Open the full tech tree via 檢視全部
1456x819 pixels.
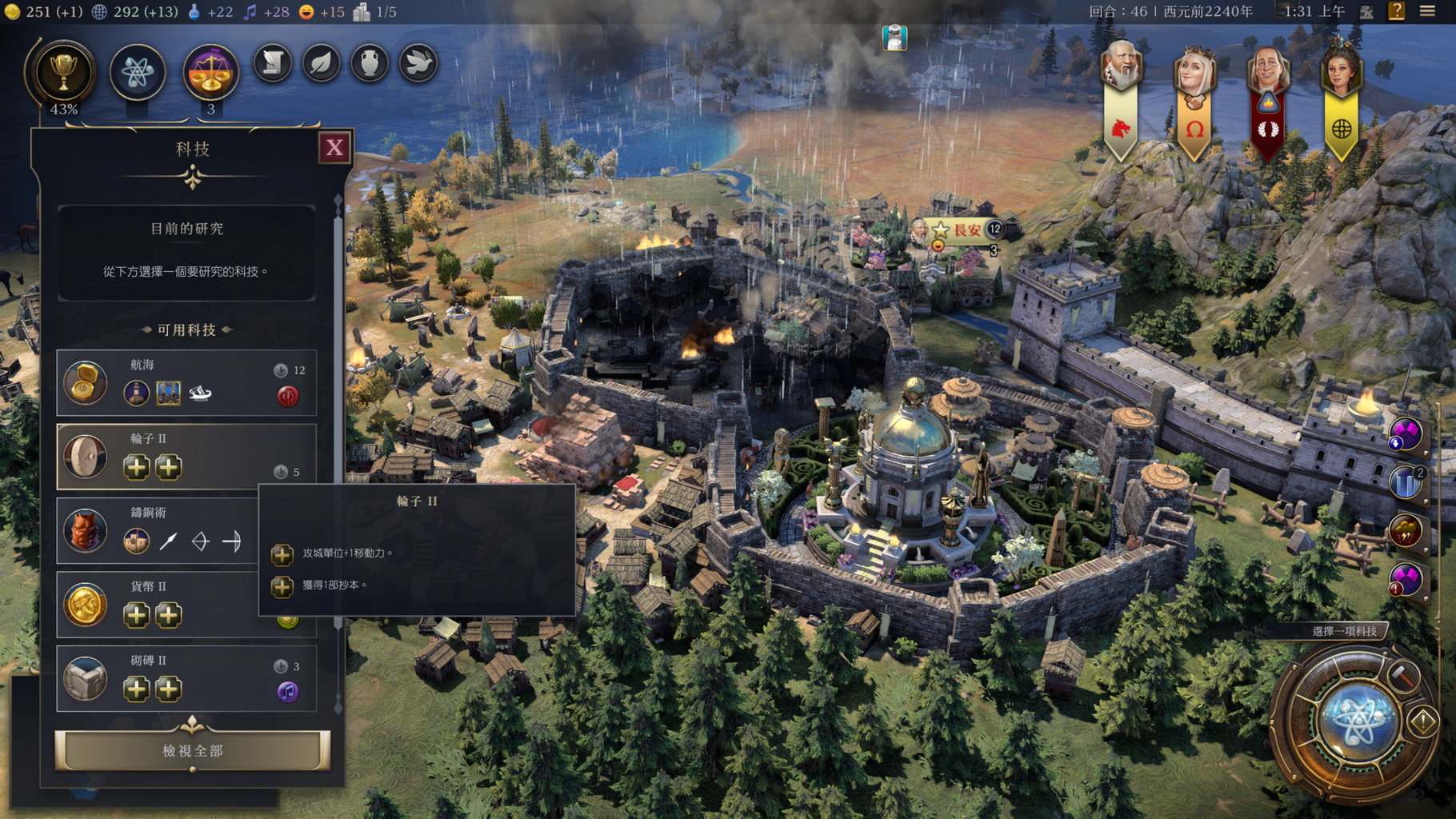192,750
